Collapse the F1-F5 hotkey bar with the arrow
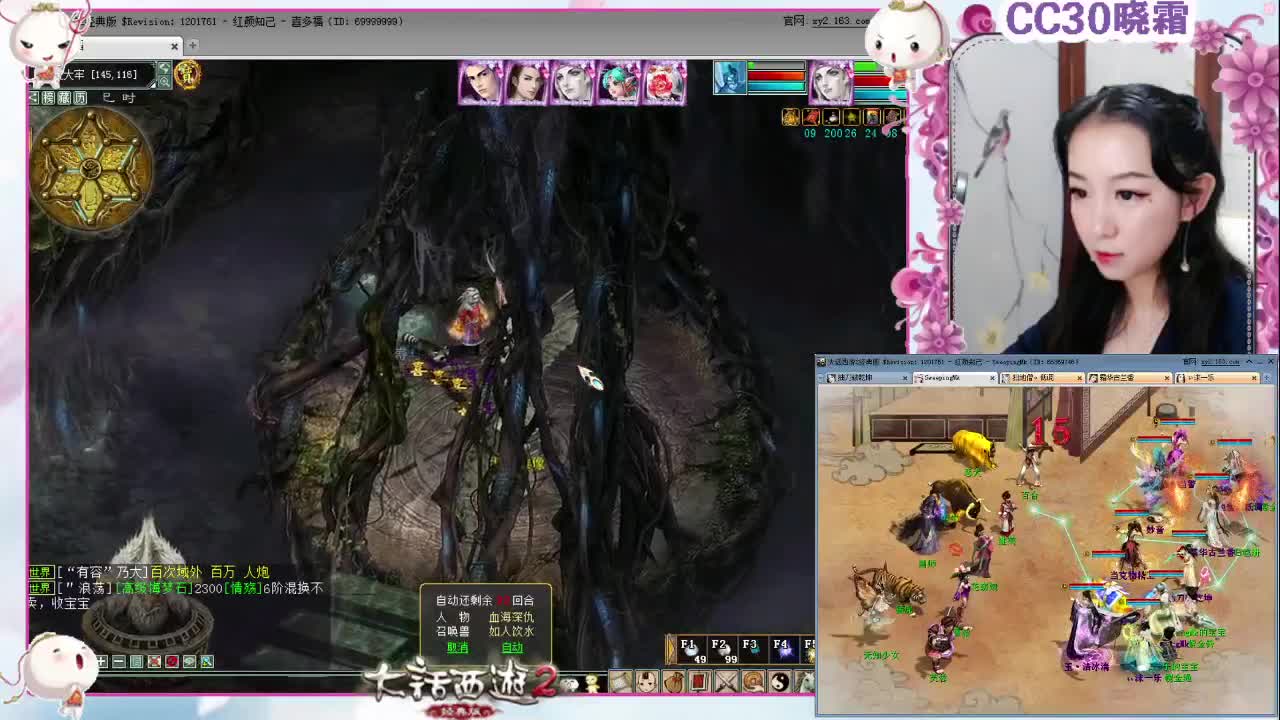 (670, 648)
